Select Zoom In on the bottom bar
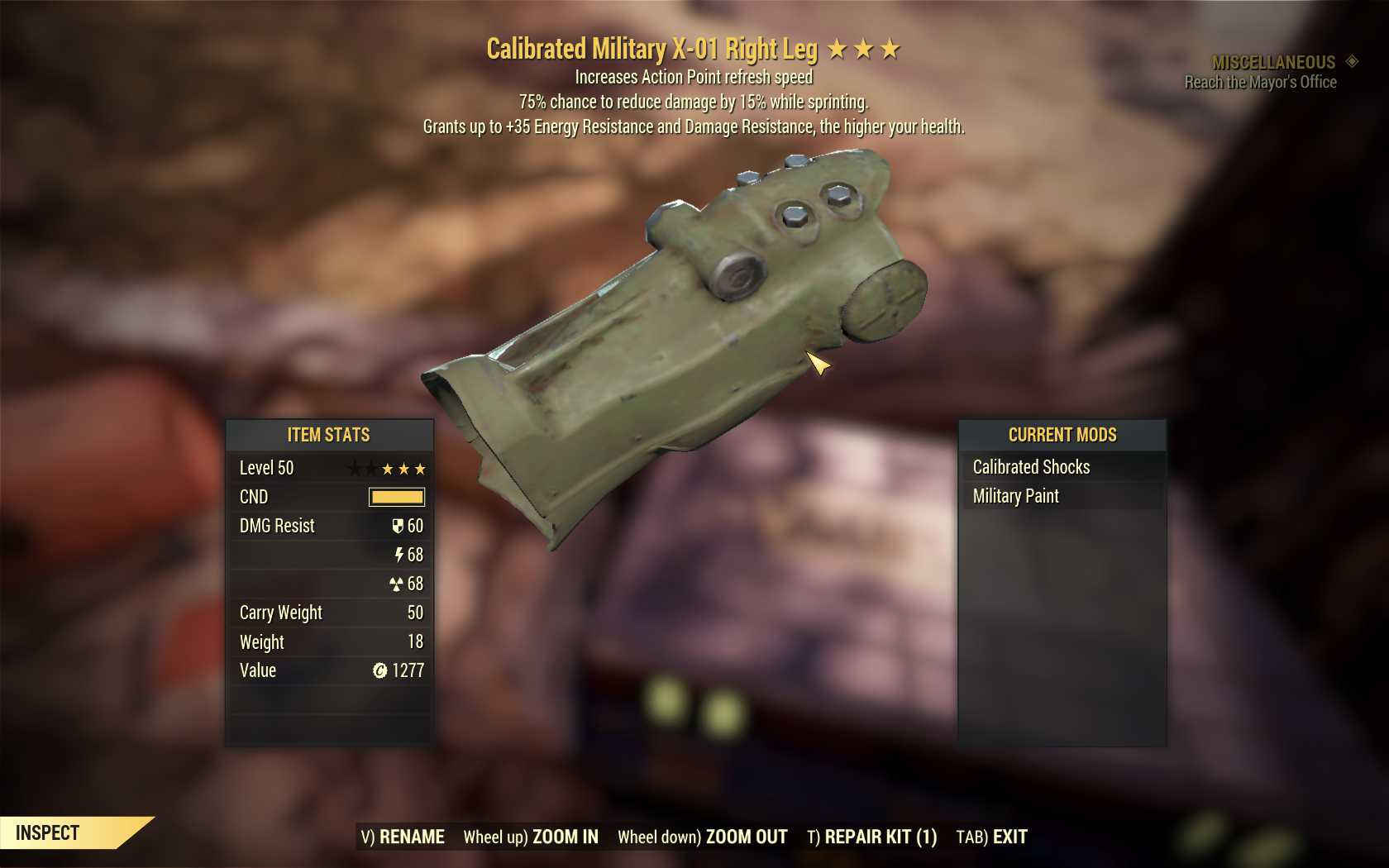The width and height of the screenshot is (1389, 868). click(x=531, y=837)
